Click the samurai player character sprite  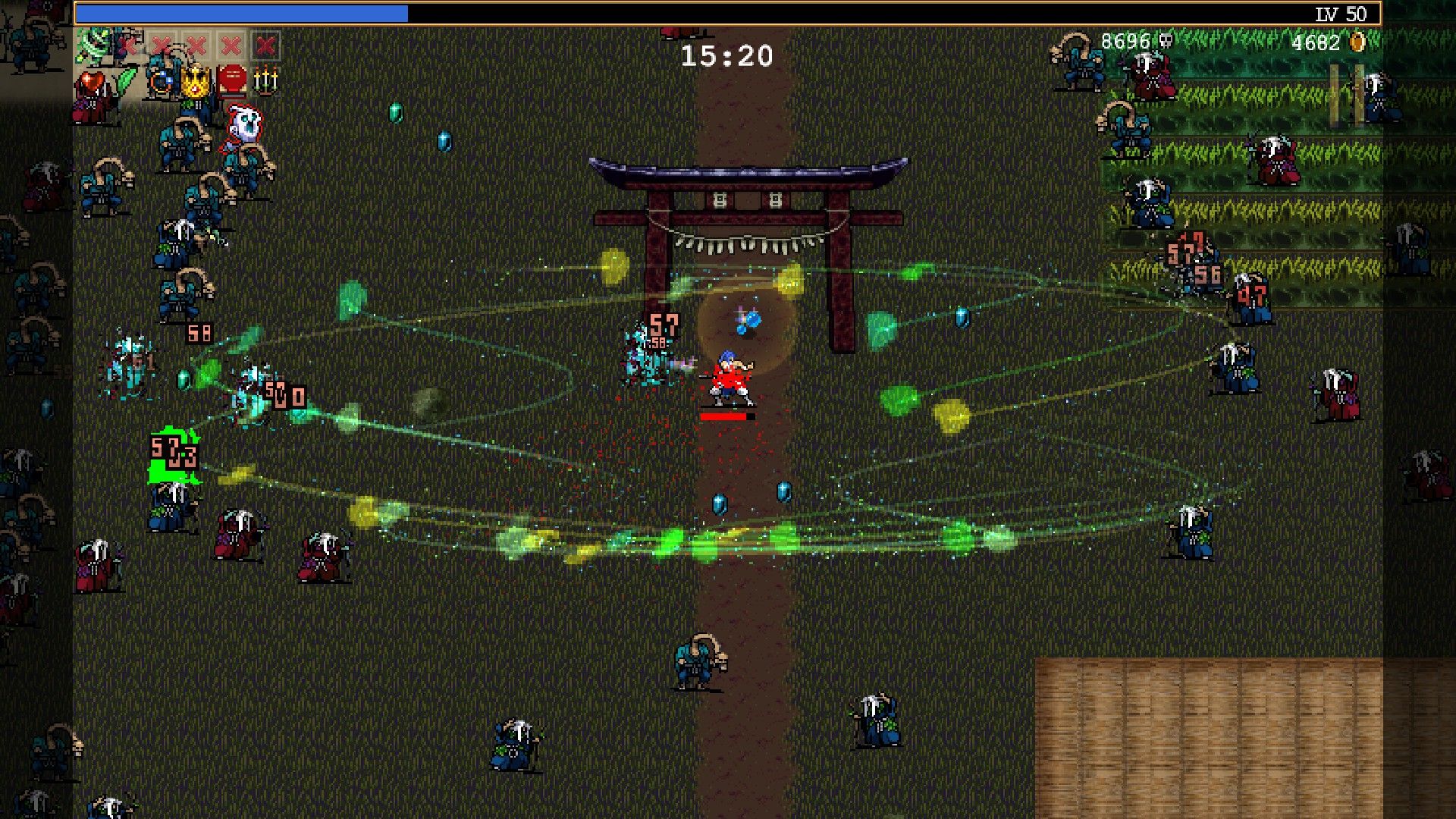[x=728, y=373]
